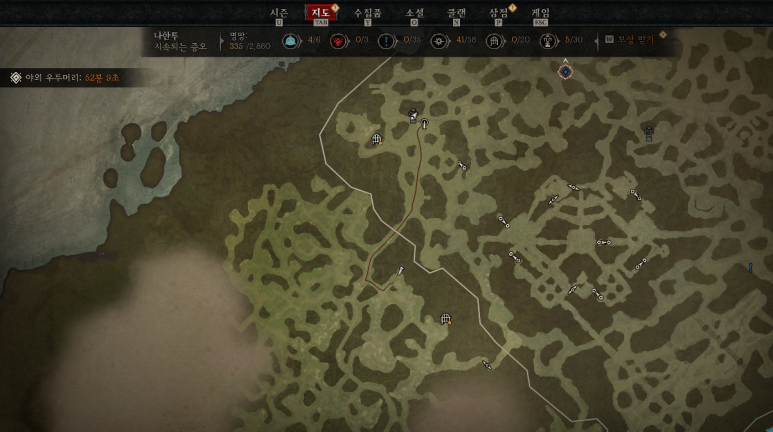Screen dimensions: 773x432
Task: Choose the blue side quest icon showing 0/35
Action: coord(387,41)
